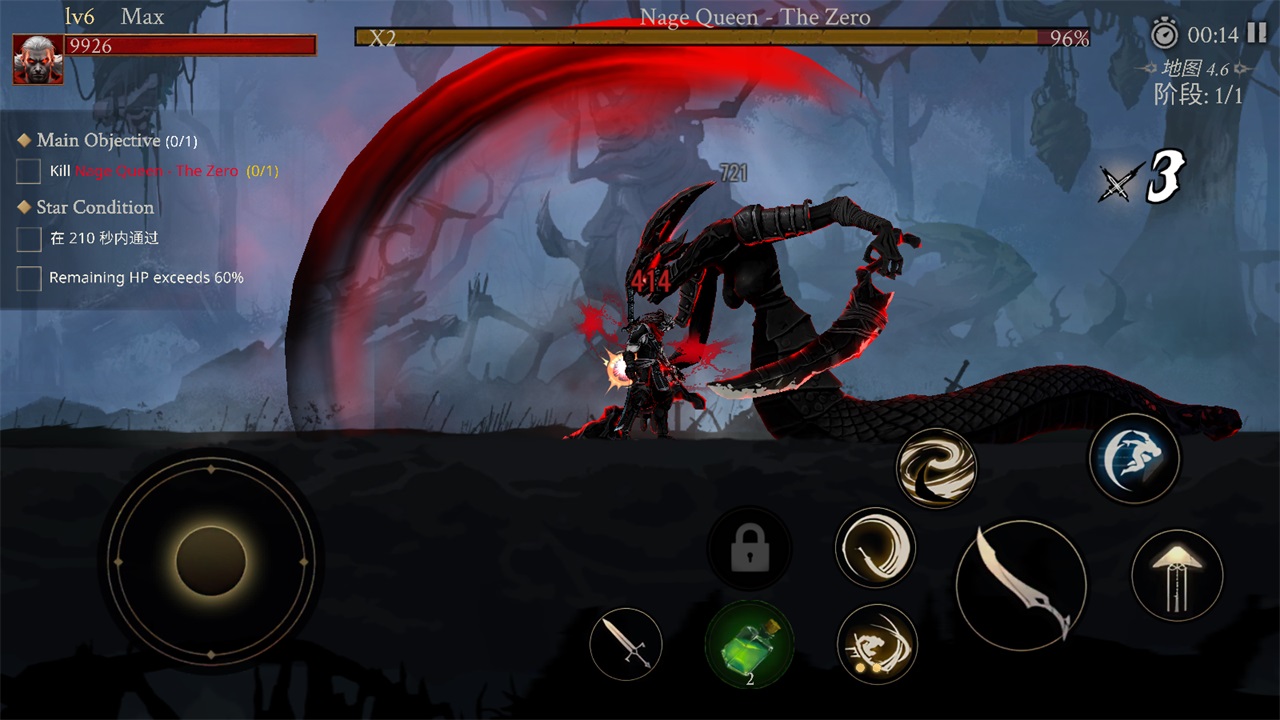
Task: Tick the 210-second completion star condition
Action: click(27, 238)
